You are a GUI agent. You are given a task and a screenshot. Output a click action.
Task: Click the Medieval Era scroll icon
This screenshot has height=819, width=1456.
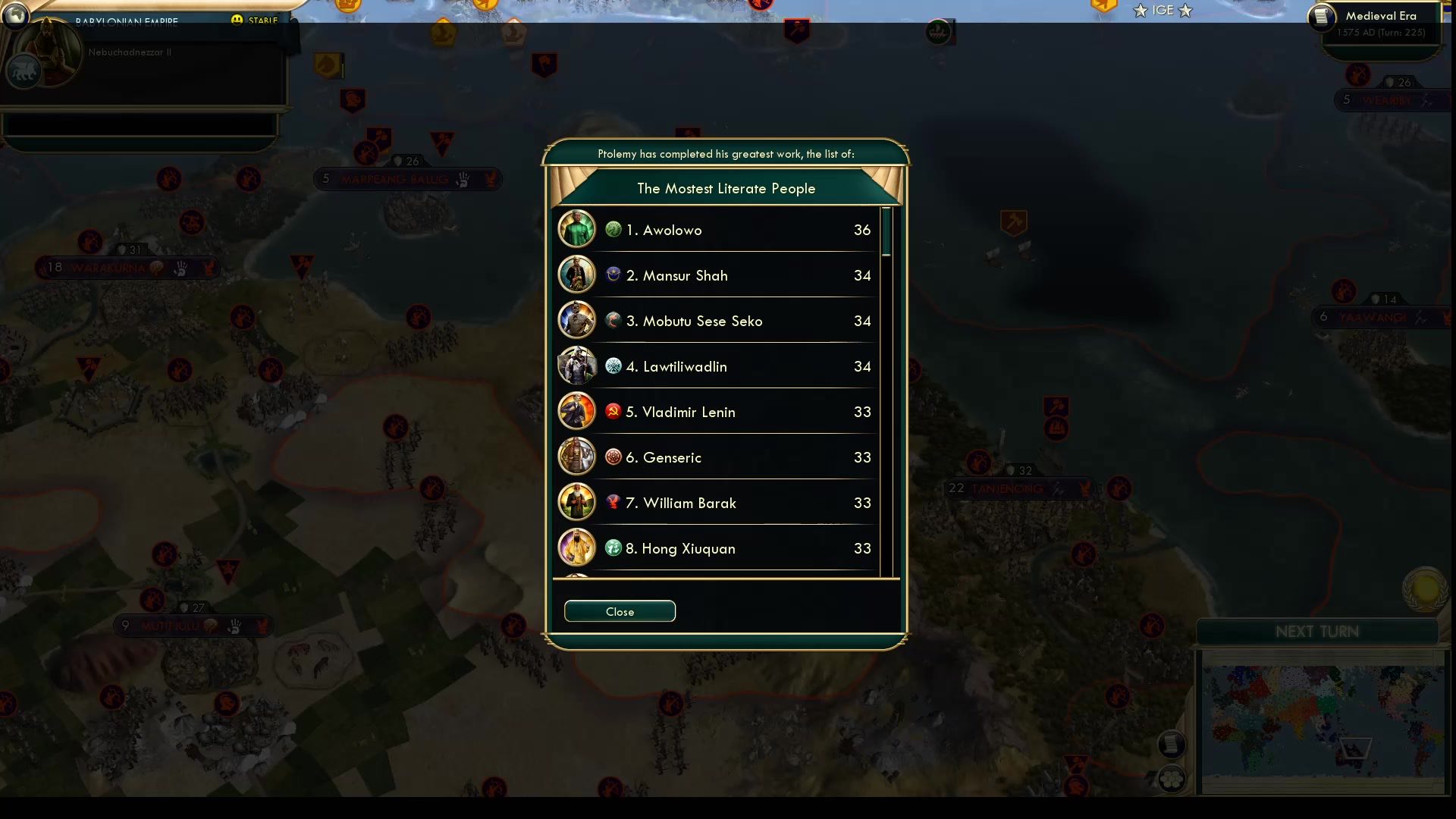tap(1320, 17)
